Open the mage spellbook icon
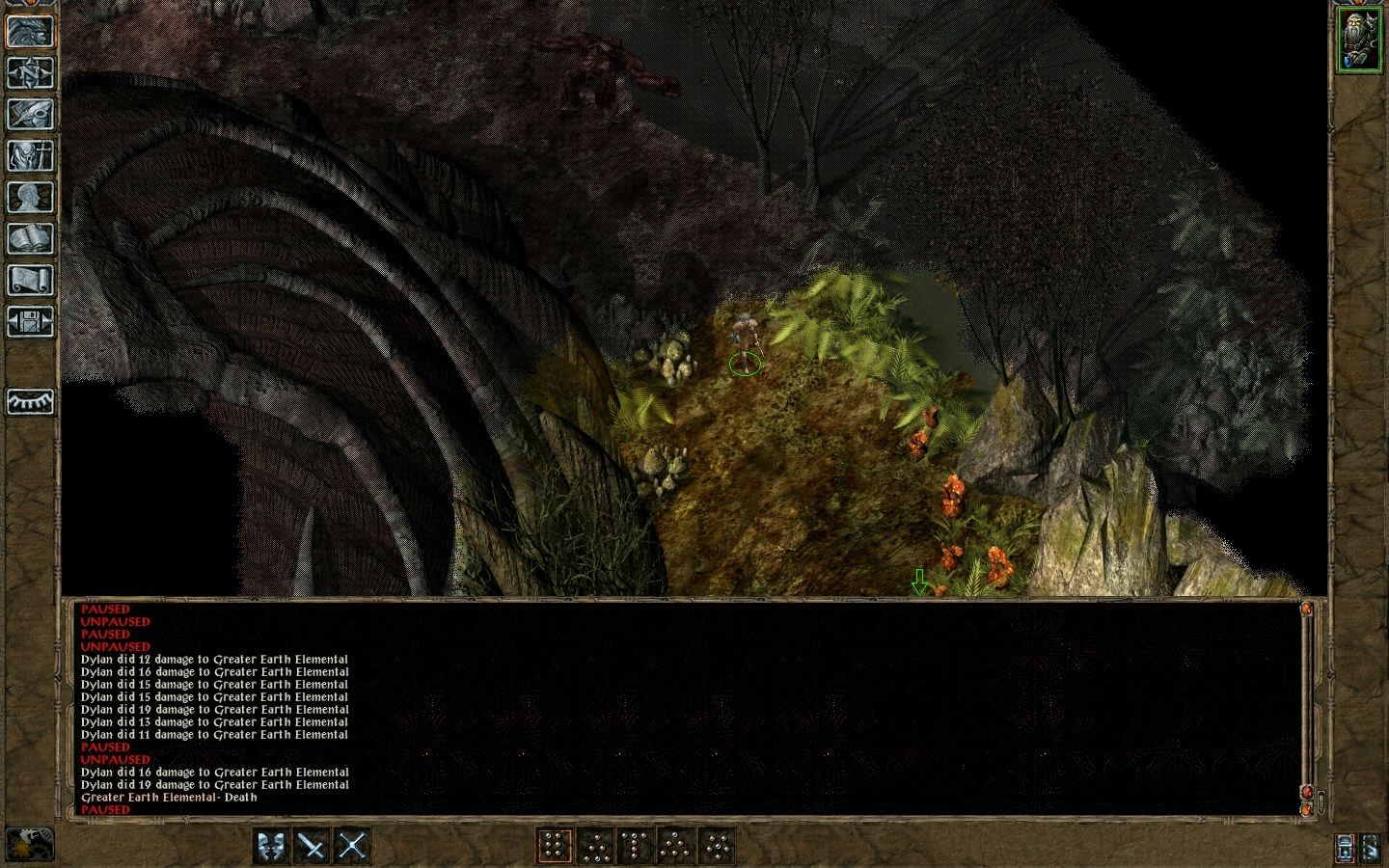Screen dimensions: 1389x868 pyautogui.click(x=30, y=235)
